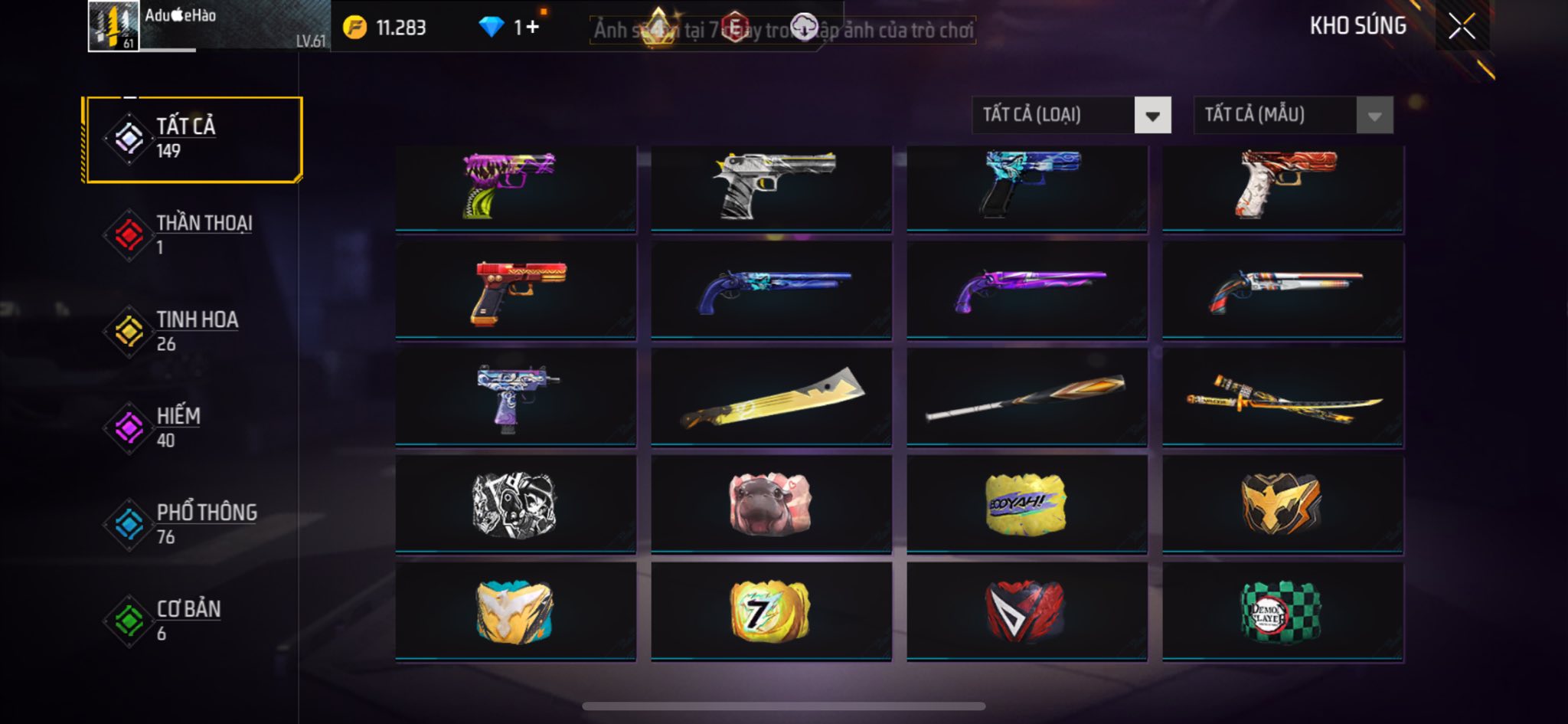Screen dimensions: 1568x724
Task: Pick the silver Desert Eagle skin
Action: click(x=771, y=187)
